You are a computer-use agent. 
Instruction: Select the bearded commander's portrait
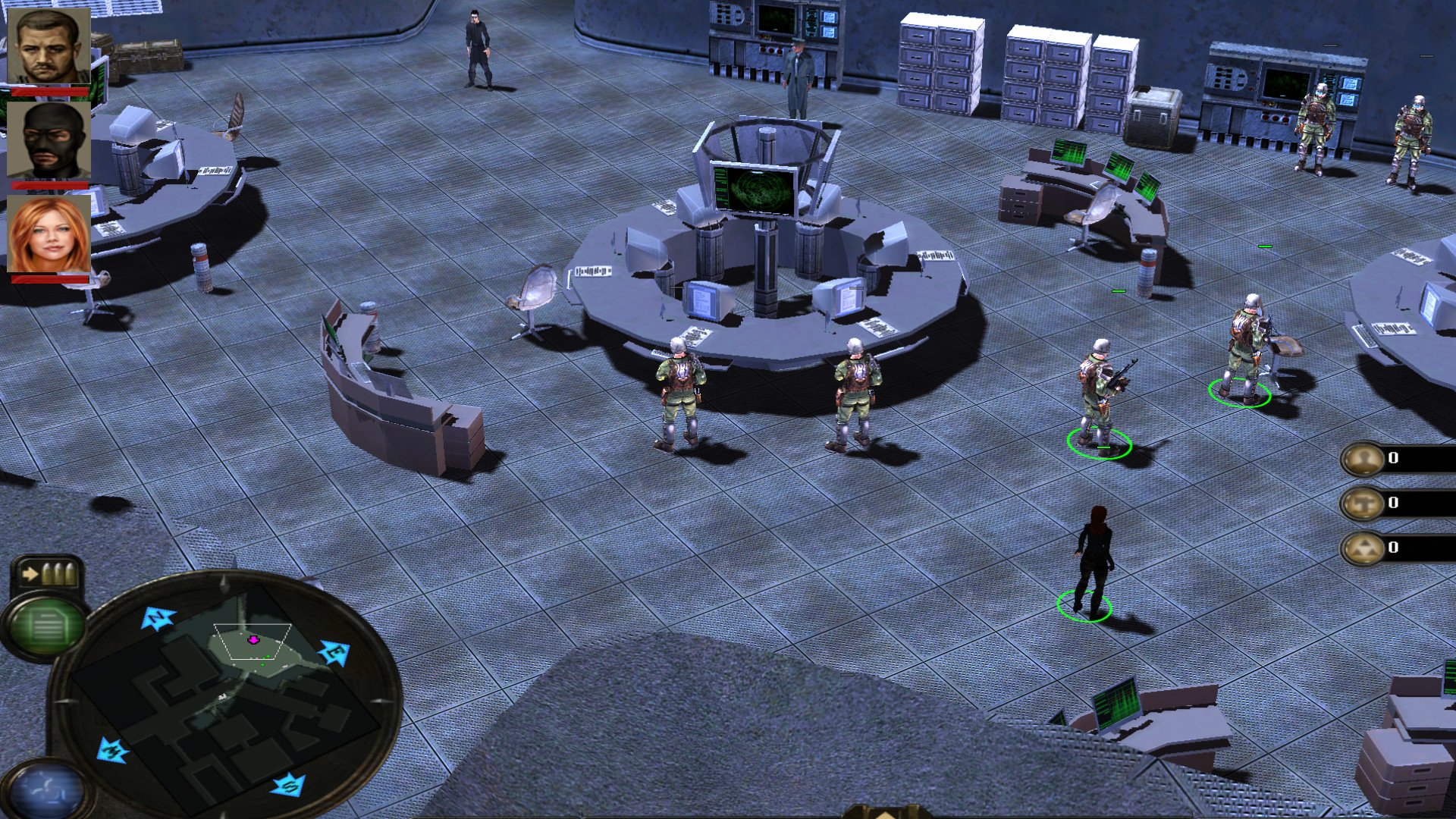point(47,47)
